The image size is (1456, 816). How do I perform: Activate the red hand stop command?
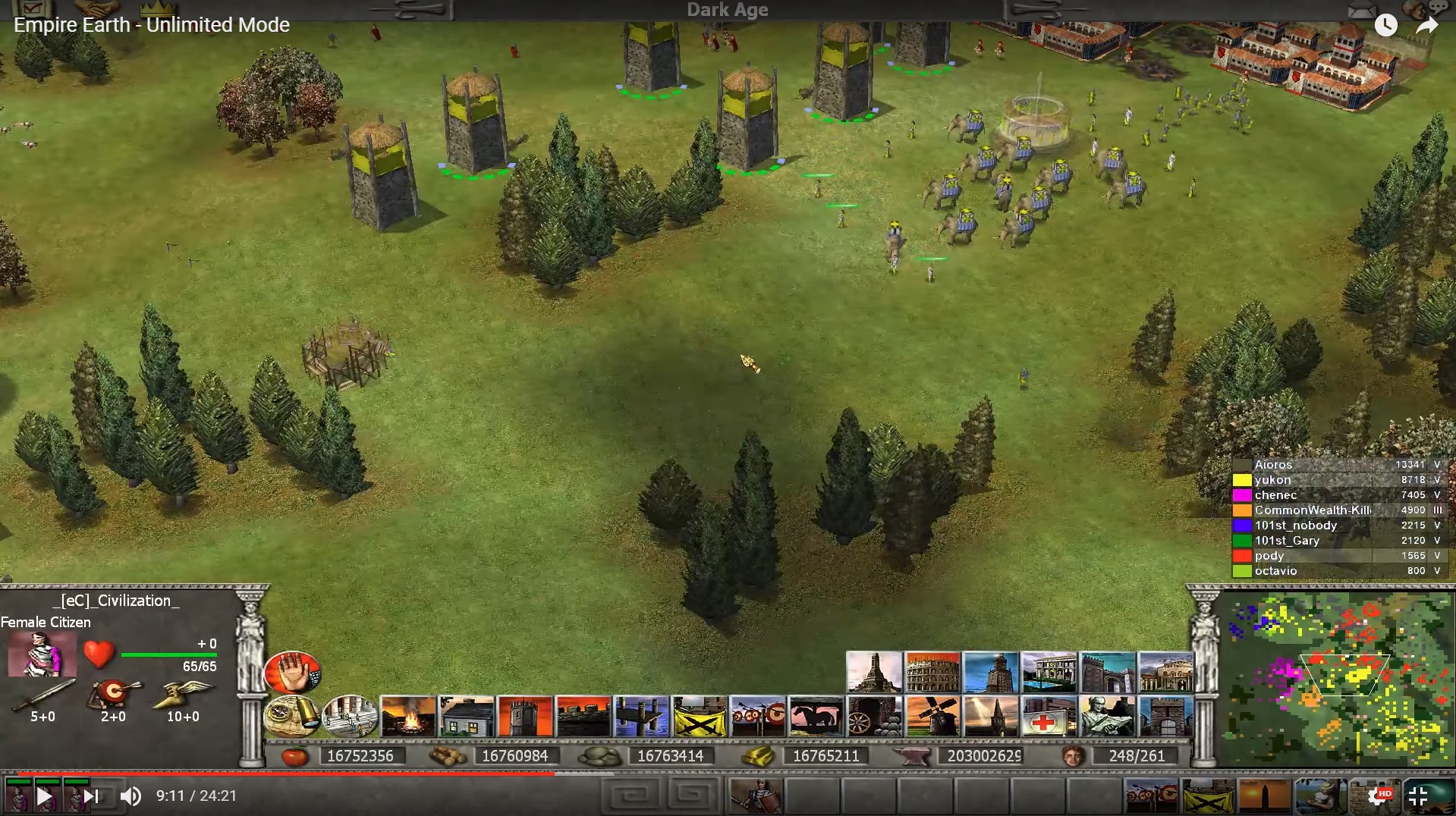293,672
